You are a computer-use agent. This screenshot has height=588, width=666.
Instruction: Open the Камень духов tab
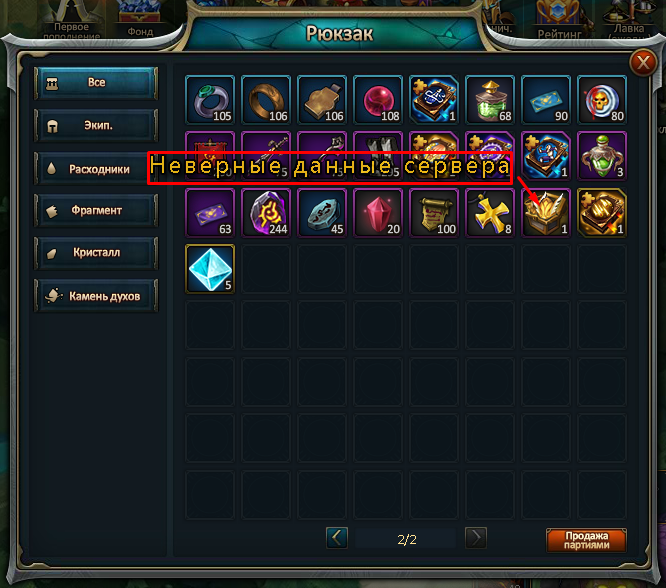click(96, 296)
